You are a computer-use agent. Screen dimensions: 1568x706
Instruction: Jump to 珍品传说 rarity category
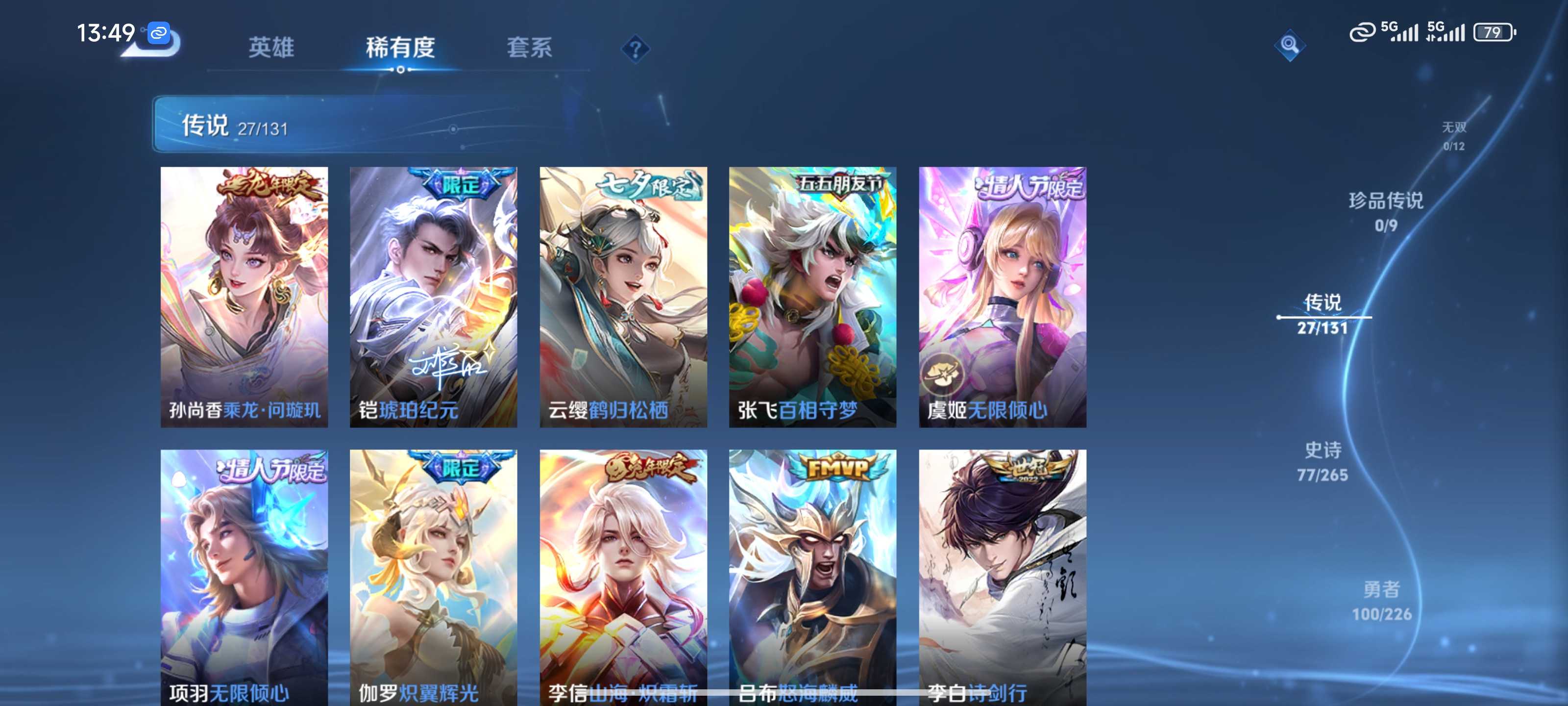[1386, 211]
